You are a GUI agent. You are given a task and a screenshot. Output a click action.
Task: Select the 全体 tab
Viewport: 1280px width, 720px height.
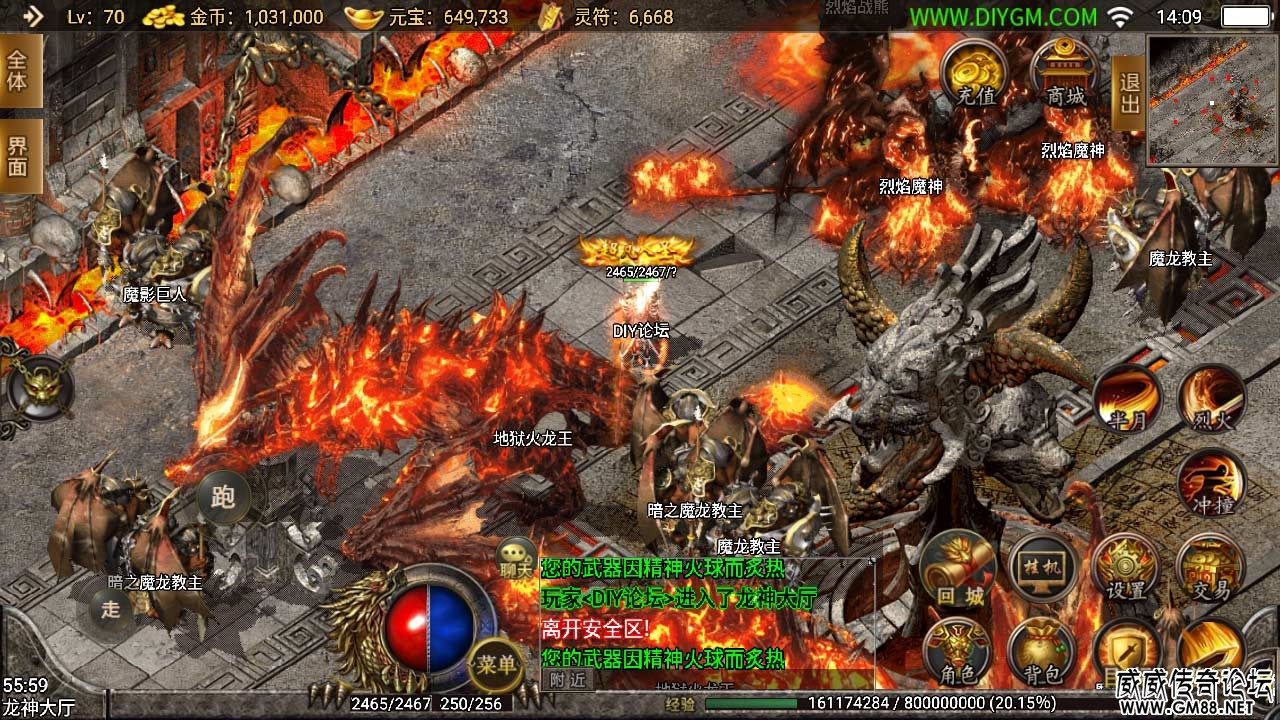coord(19,70)
